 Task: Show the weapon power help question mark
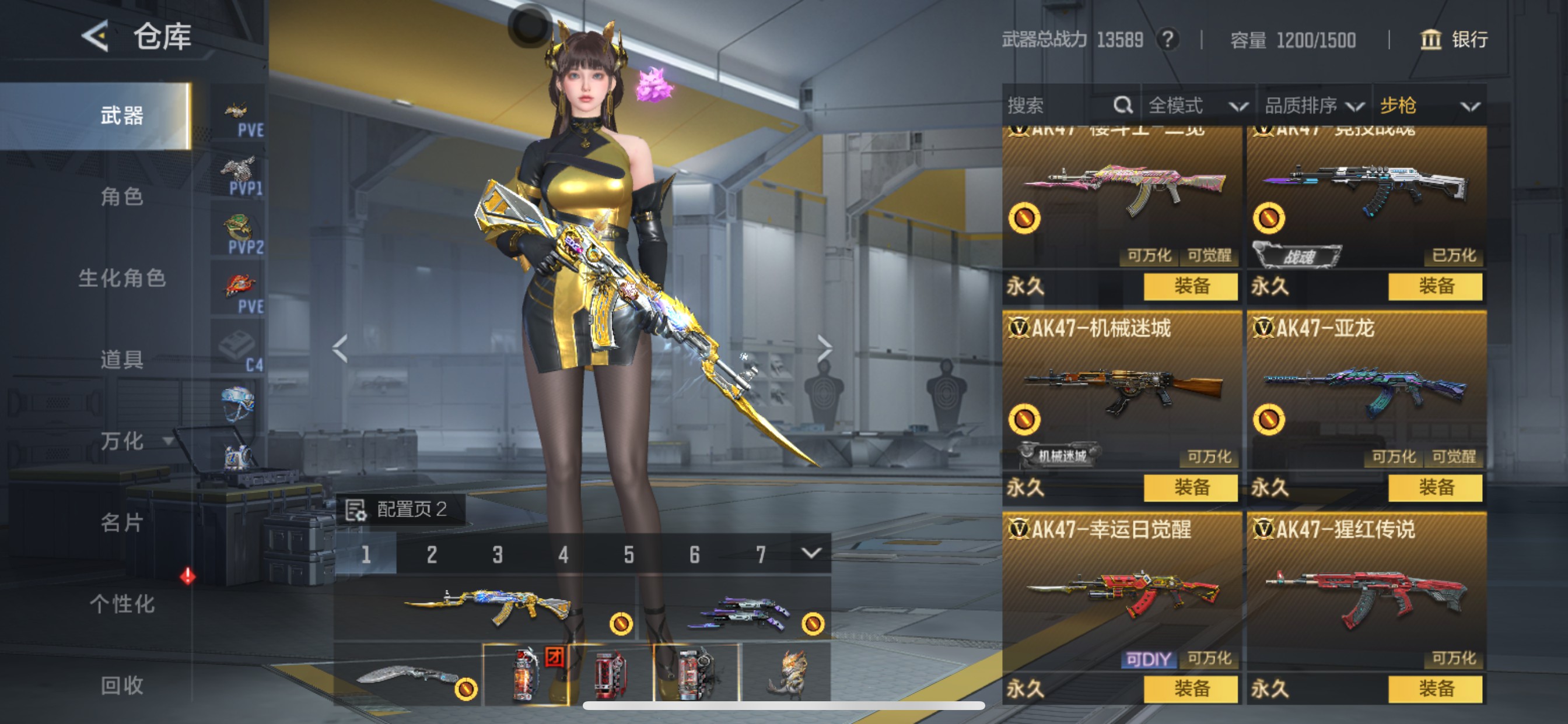click(x=1167, y=40)
